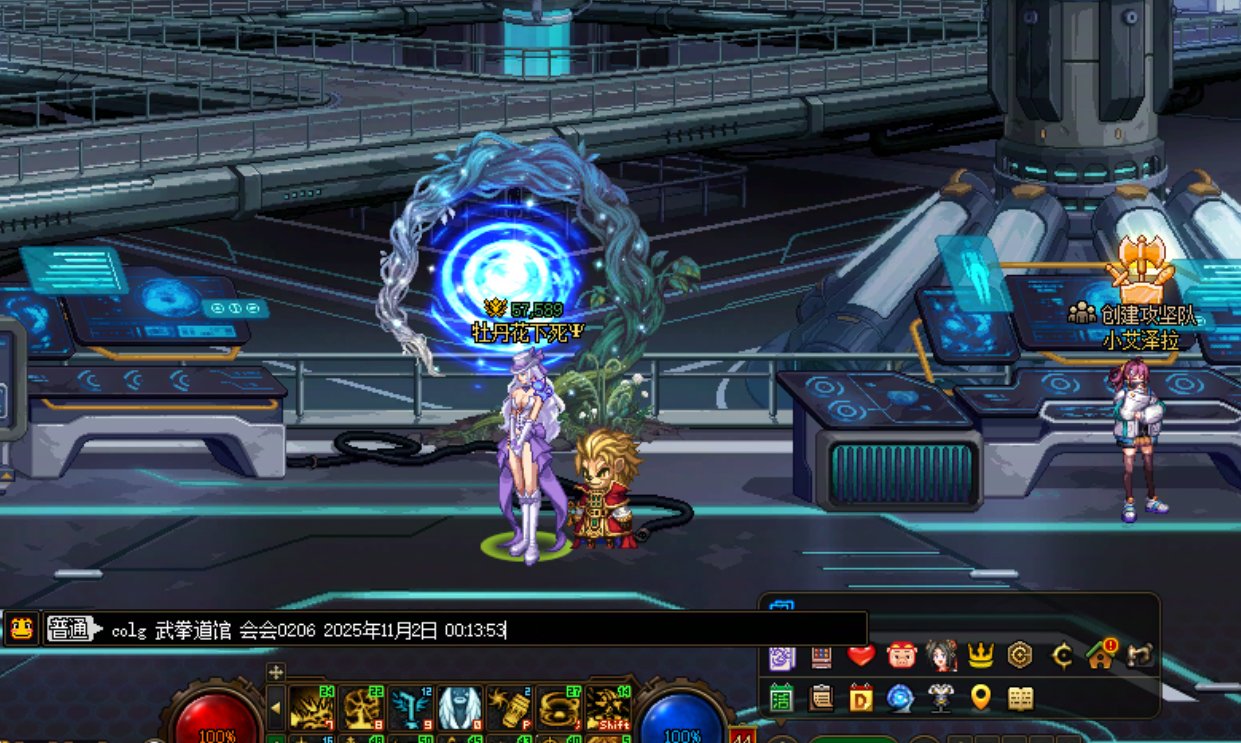Click the left arrow beside the skill bar

275,709
